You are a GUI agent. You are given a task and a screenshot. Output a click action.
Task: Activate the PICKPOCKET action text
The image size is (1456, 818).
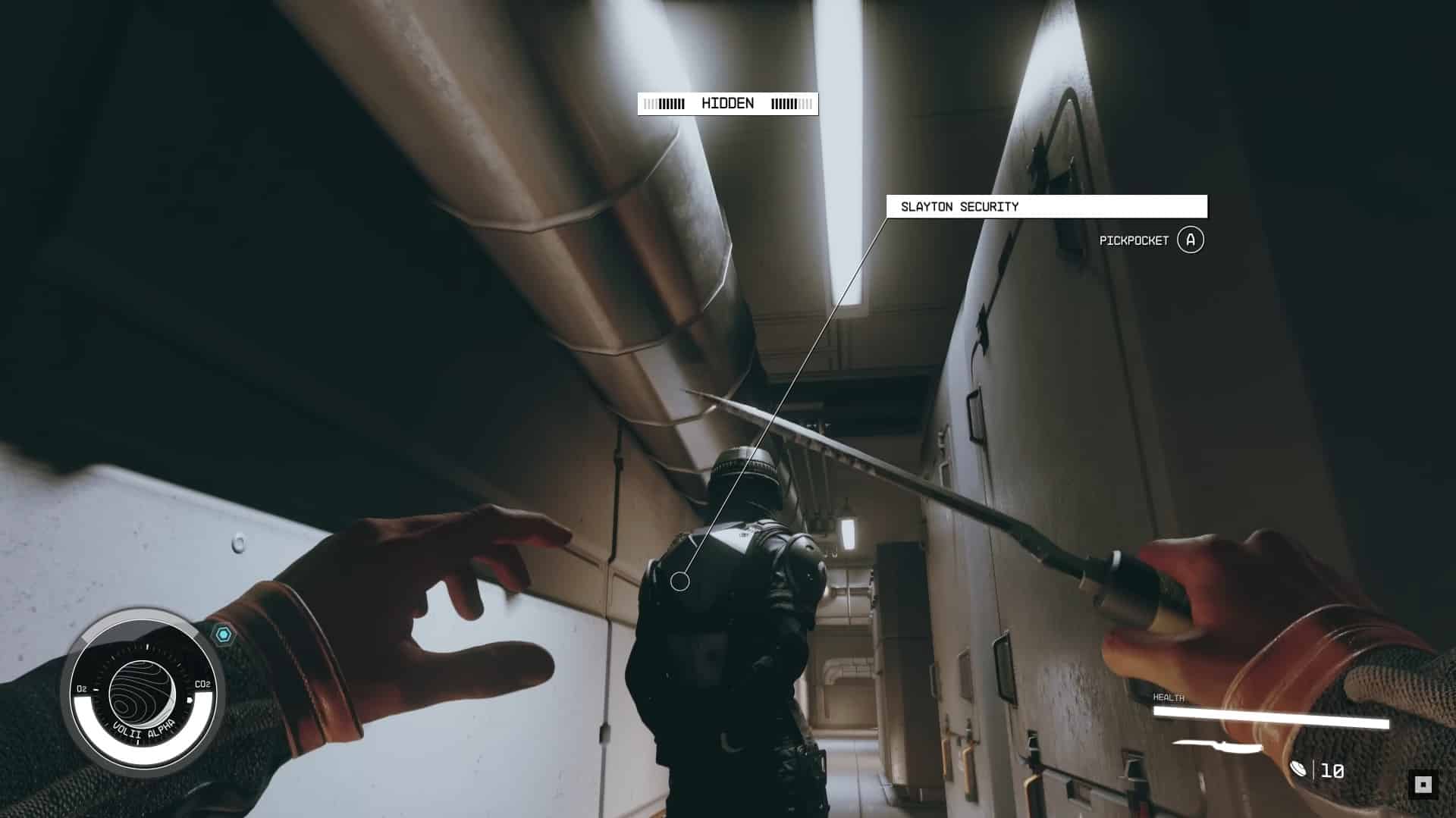pos(1134,241)
